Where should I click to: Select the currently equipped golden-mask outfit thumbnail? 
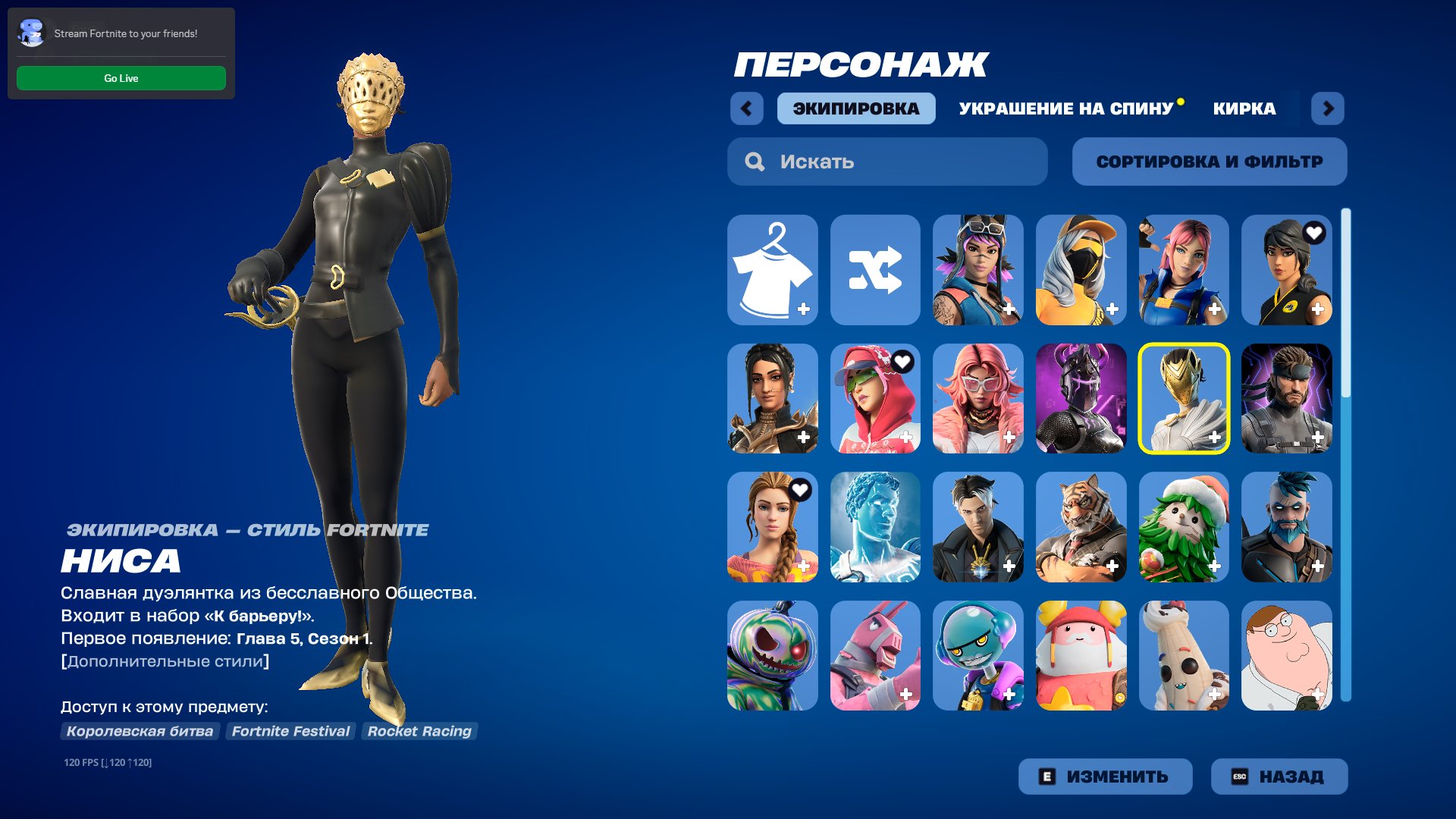pos(1184,398)
